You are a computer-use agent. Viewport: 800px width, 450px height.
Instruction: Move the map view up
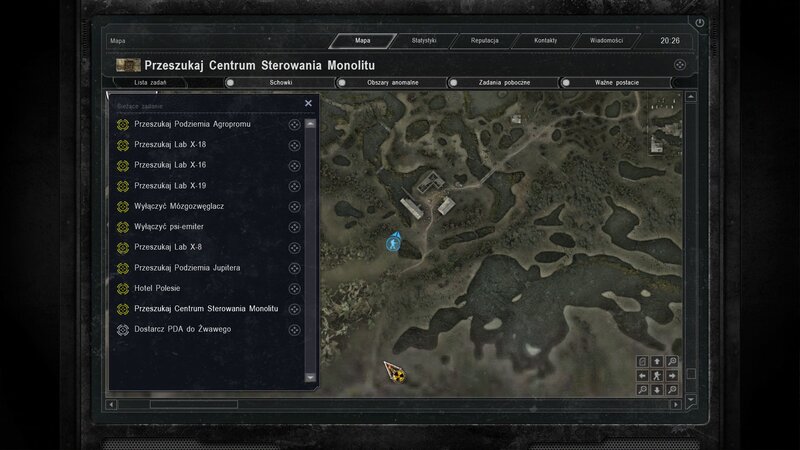pyautogui.click(x=656, y=361)
